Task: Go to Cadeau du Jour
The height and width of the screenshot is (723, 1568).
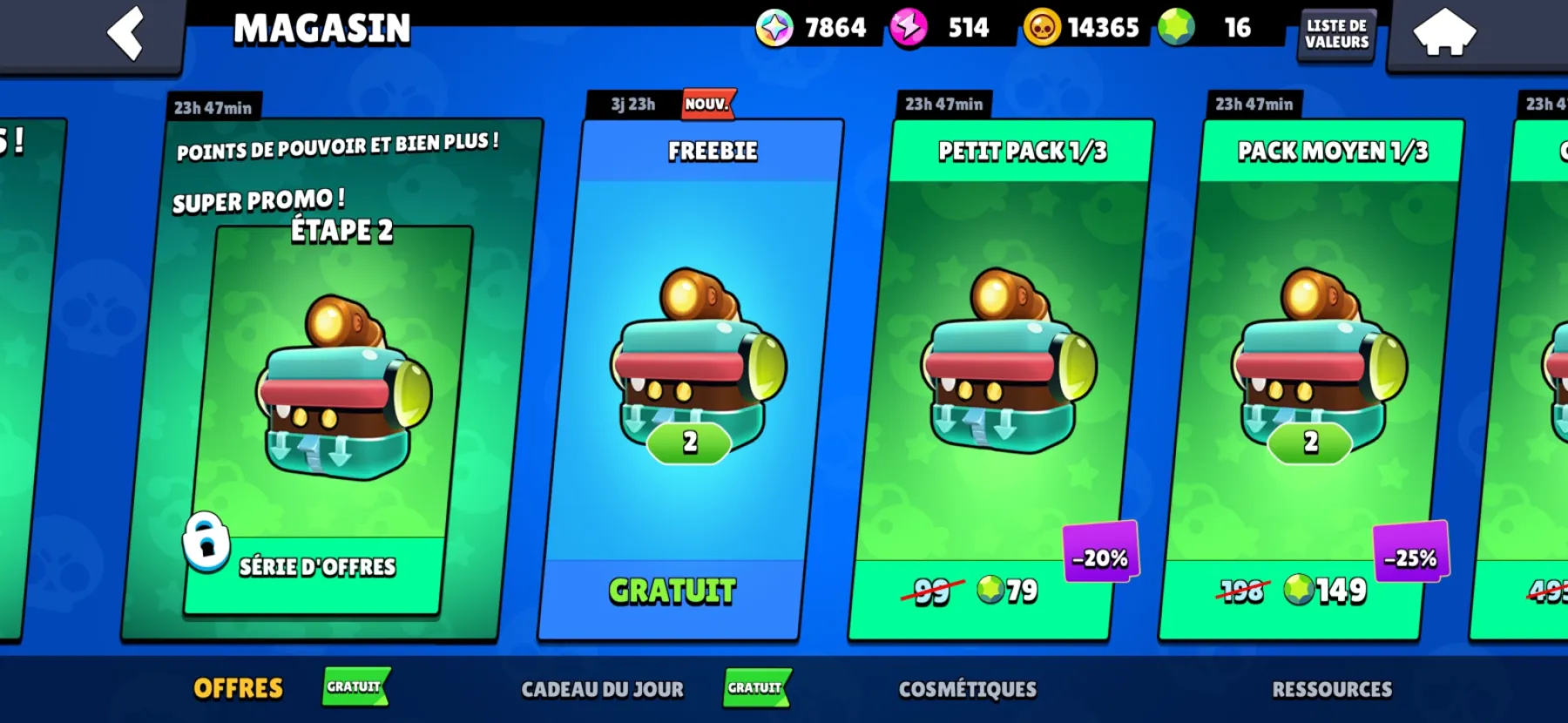Action: (x=603, y=689)
